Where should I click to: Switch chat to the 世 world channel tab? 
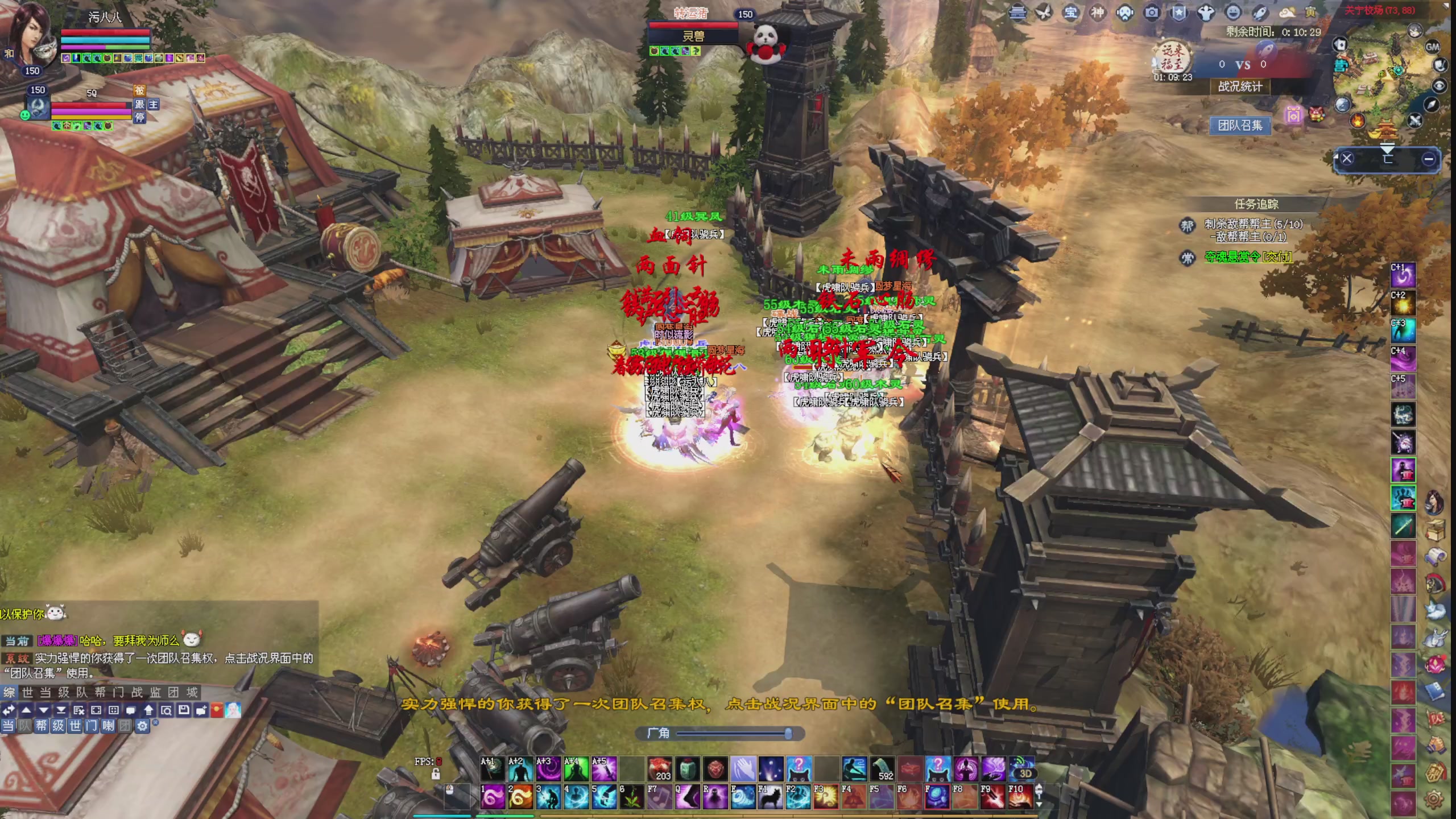tap(27, 692)
